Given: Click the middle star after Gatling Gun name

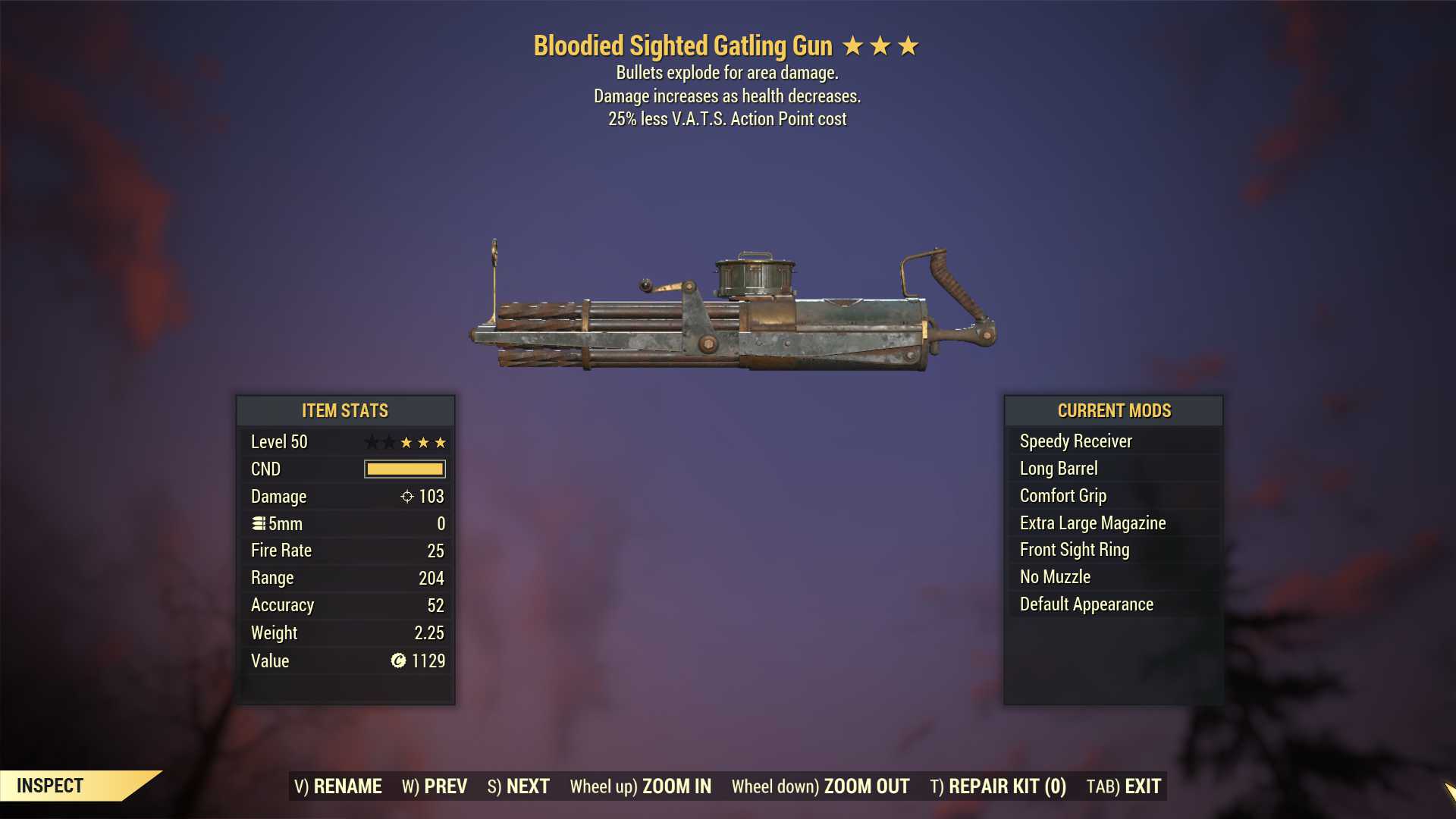Looking at the screenshot, I should [x=881, y=45].
